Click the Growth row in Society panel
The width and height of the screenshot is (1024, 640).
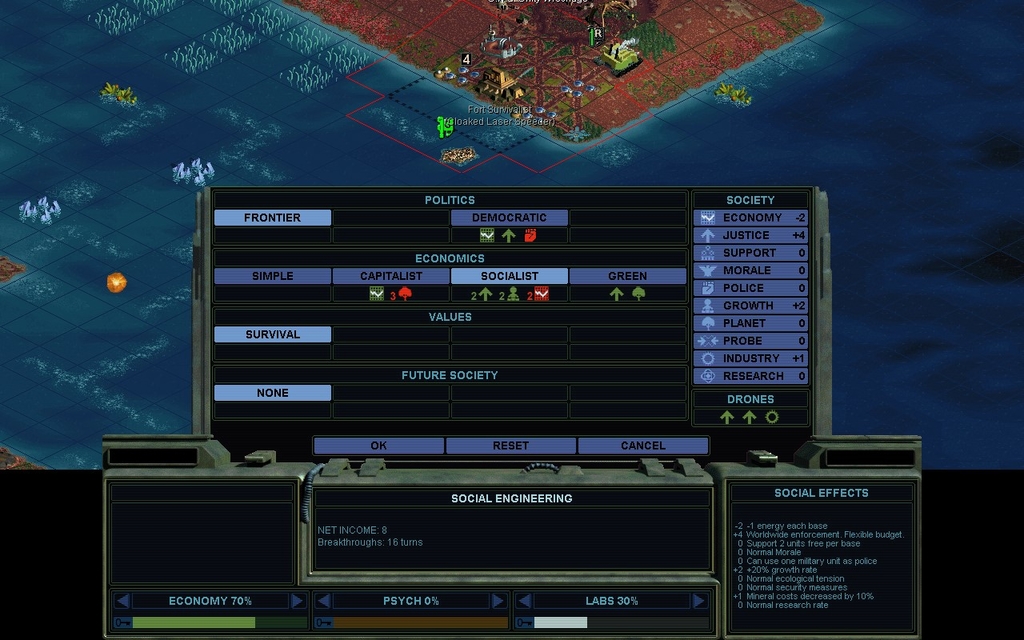click(751, 305)
